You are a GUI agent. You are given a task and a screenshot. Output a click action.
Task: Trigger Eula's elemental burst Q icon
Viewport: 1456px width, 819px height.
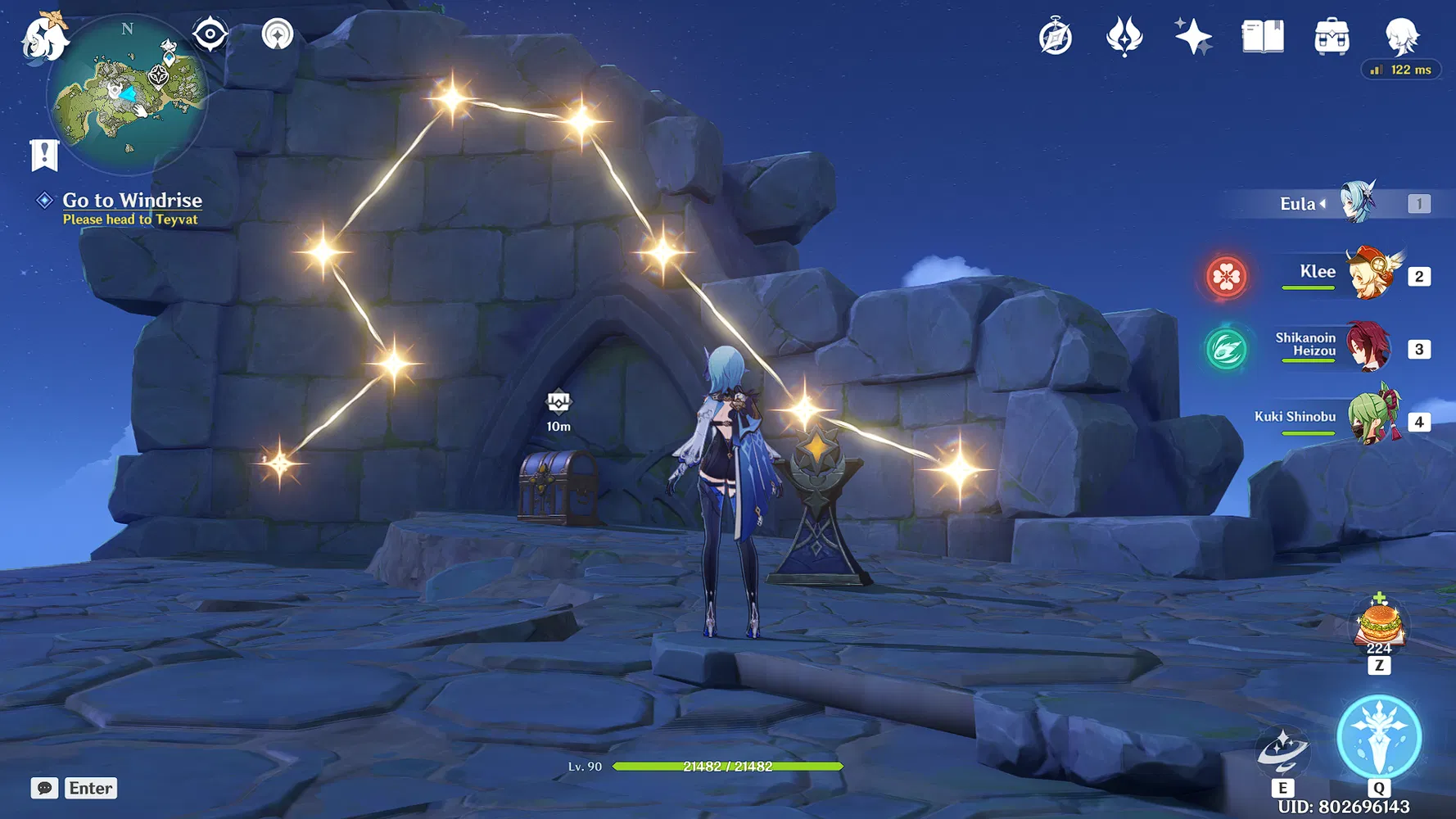[1379, 736]
